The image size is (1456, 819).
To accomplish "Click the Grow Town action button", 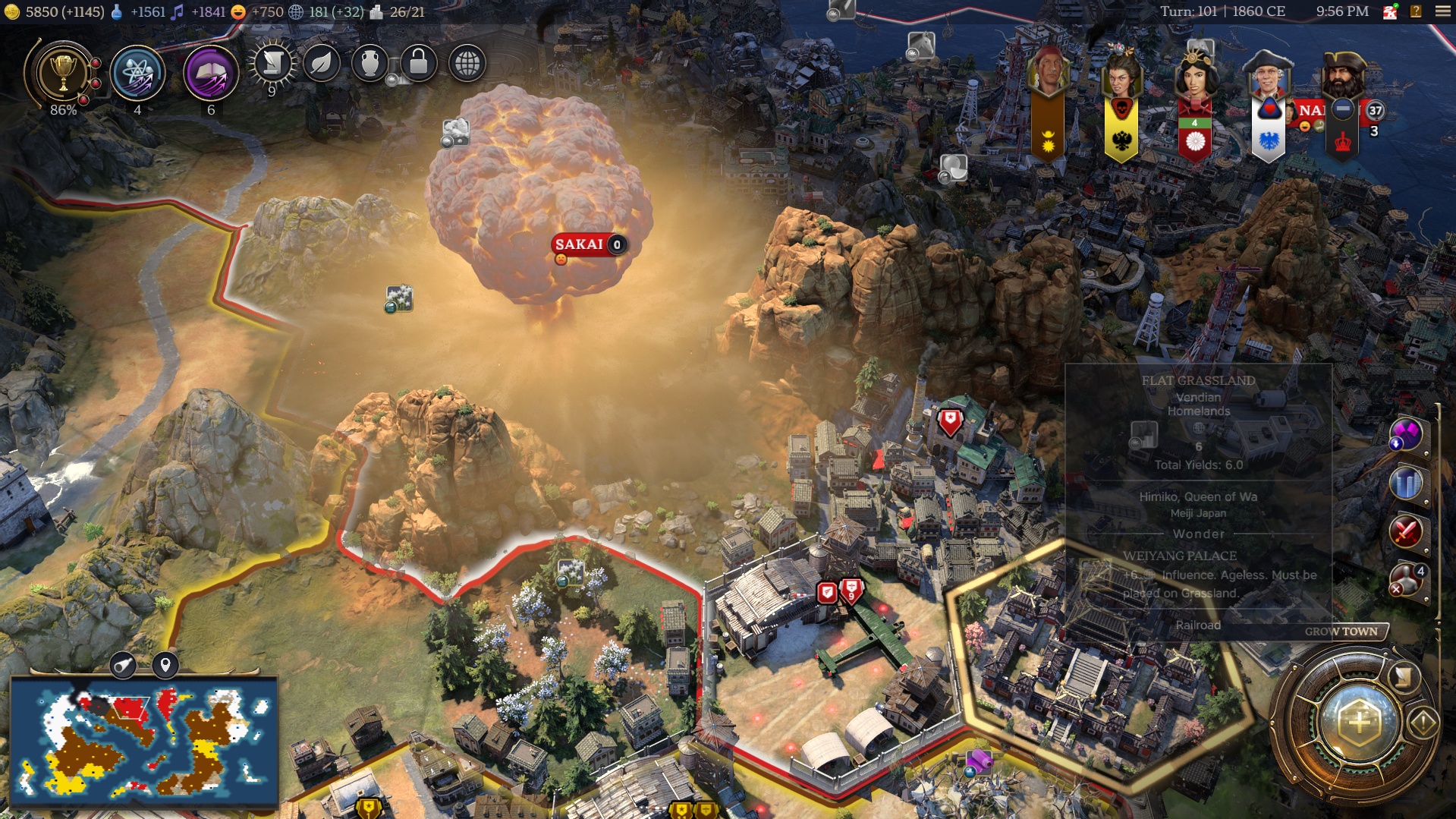I will pos(1340,632).
